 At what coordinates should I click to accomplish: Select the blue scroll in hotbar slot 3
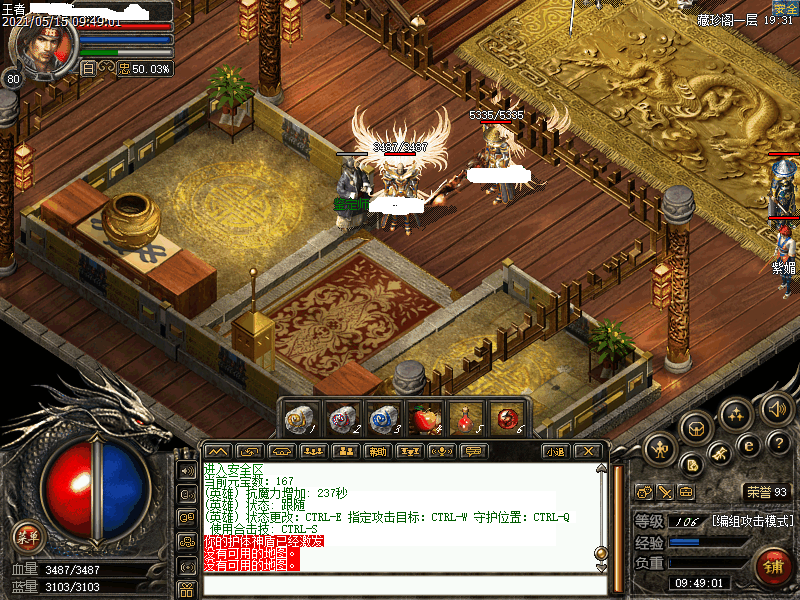[383, 417]
